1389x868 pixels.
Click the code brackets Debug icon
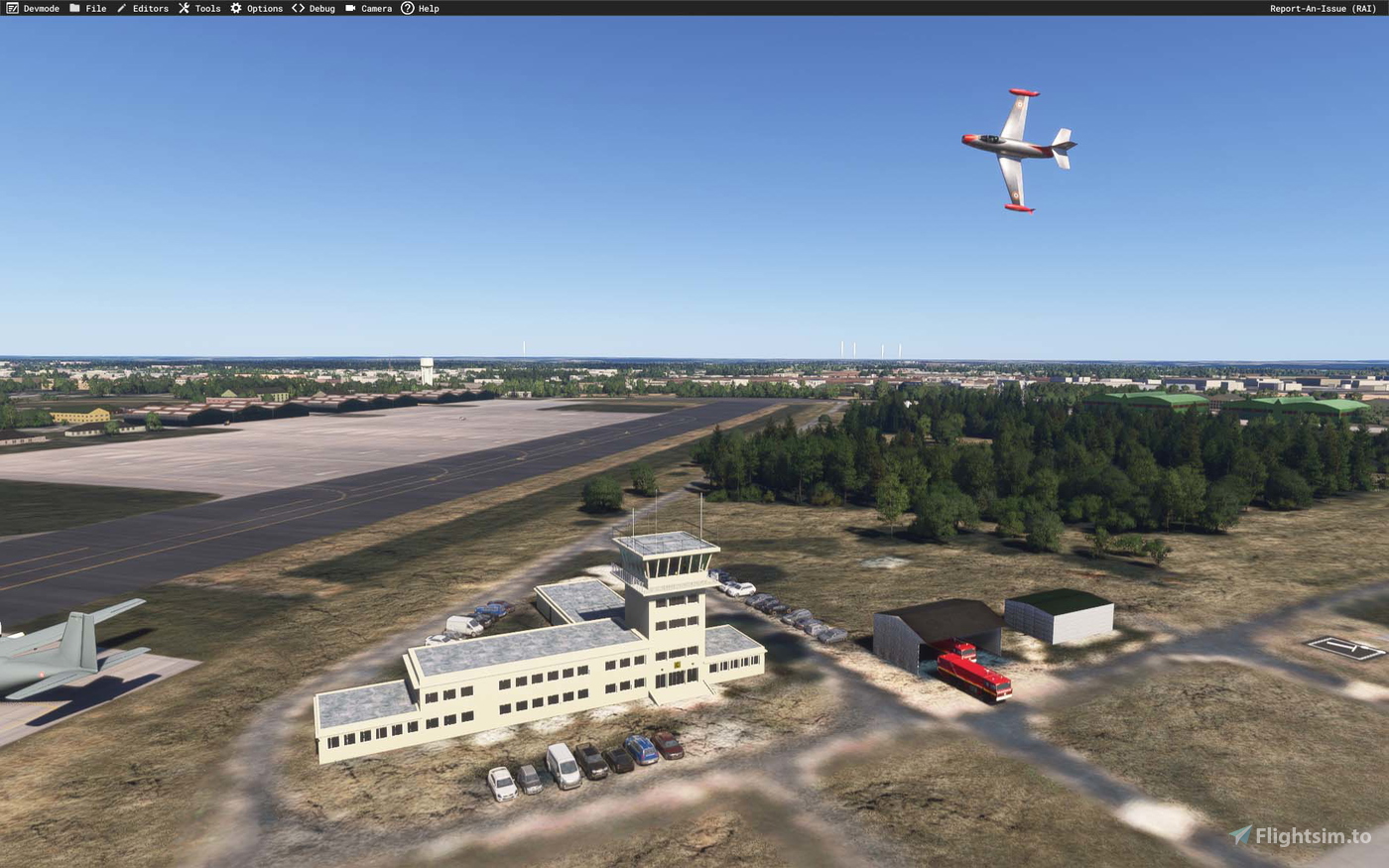point(297,8)
